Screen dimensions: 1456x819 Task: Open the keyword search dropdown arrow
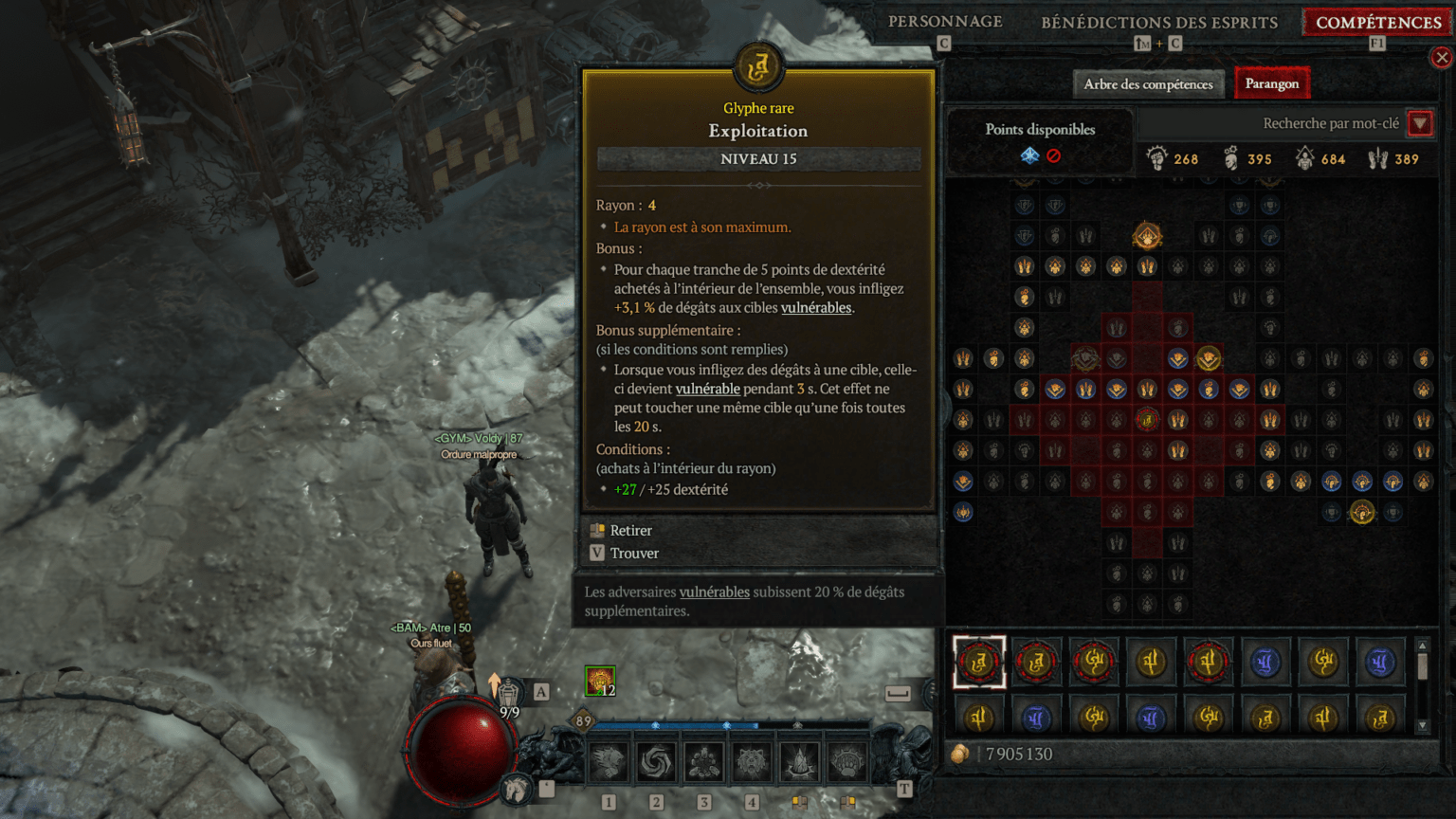point(1419,123)
